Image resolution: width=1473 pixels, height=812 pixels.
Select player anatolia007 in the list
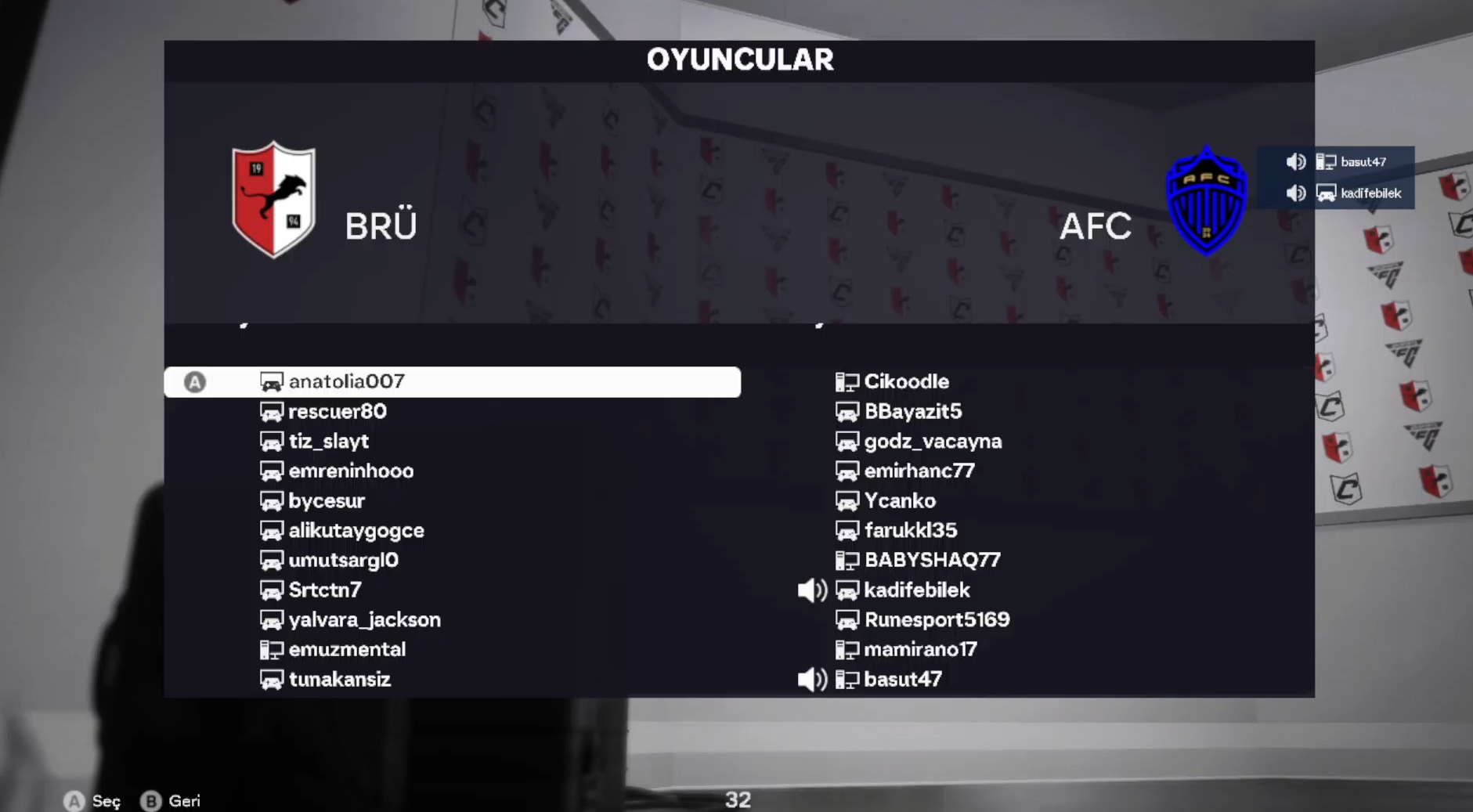[x=346, y=381]
